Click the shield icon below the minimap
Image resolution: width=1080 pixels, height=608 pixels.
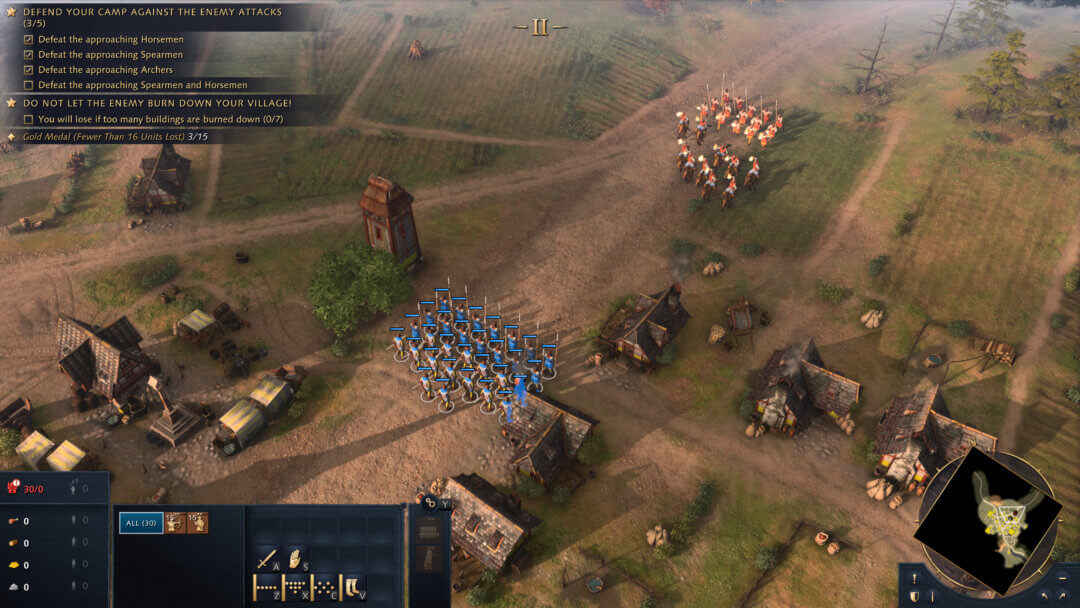(x=914, y=596)
